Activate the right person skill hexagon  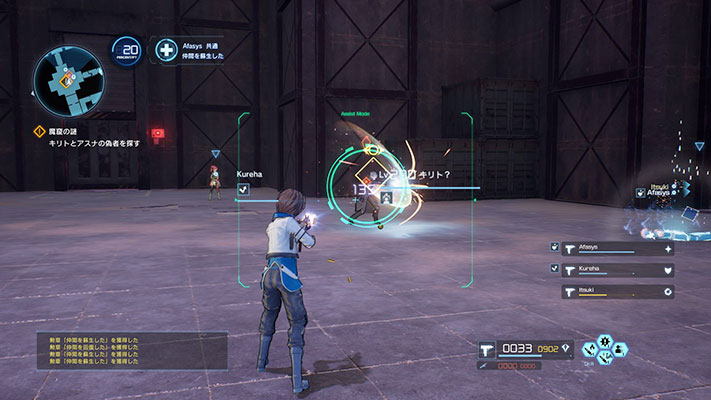(620, 349)
